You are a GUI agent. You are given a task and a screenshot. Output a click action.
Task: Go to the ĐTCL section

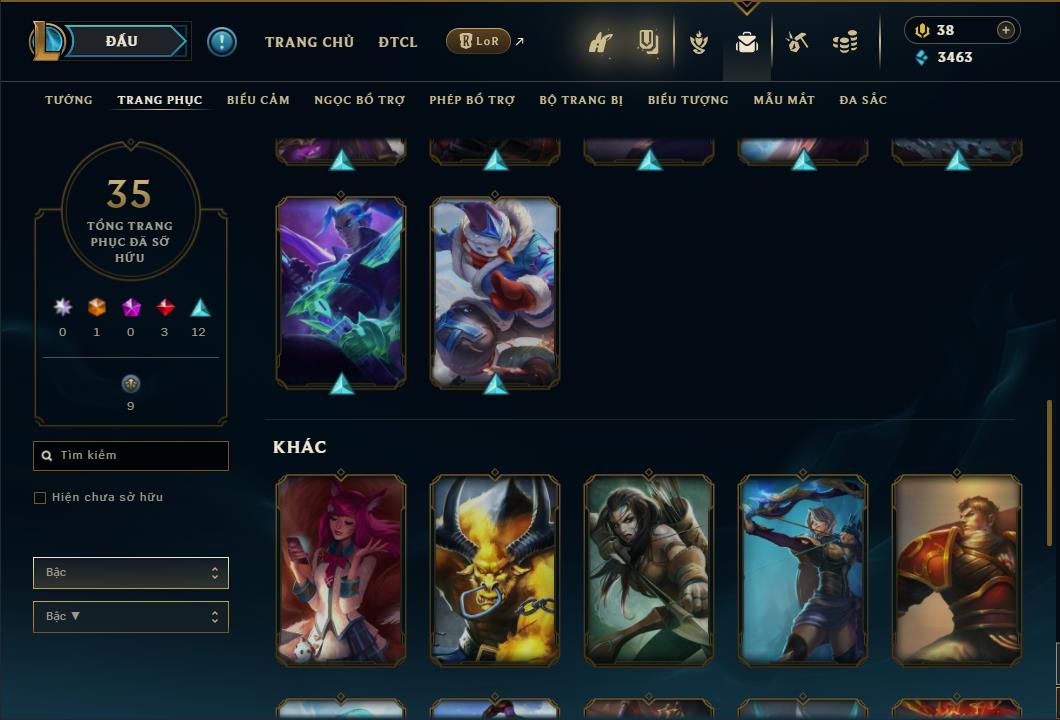pyautogui.click(x=398, y=42)
